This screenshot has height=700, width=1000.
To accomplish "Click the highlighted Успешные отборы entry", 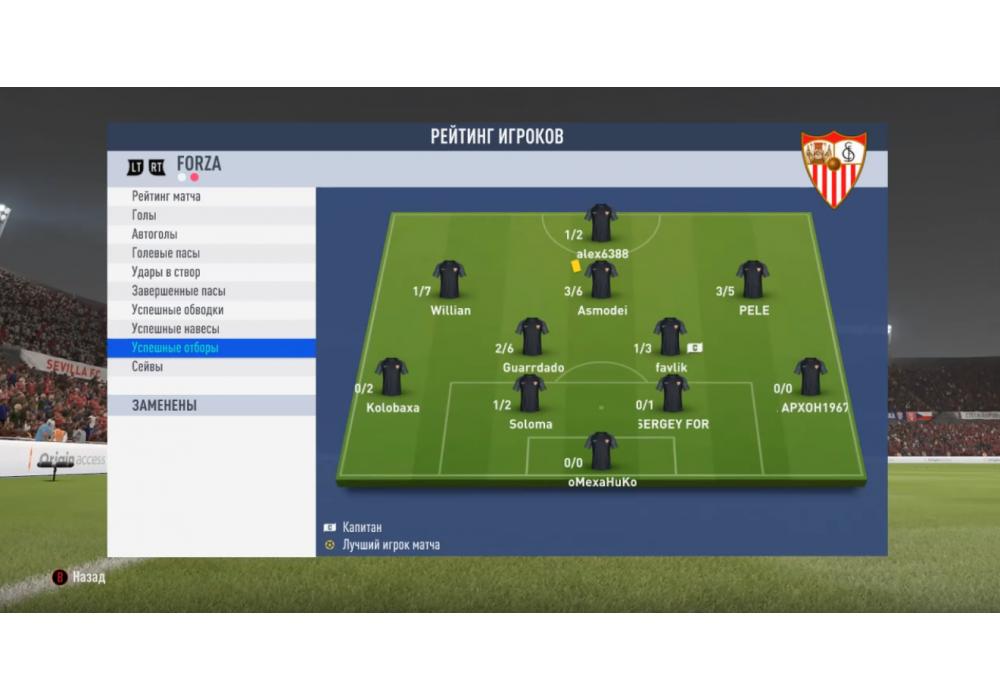I will coord(175,348).
